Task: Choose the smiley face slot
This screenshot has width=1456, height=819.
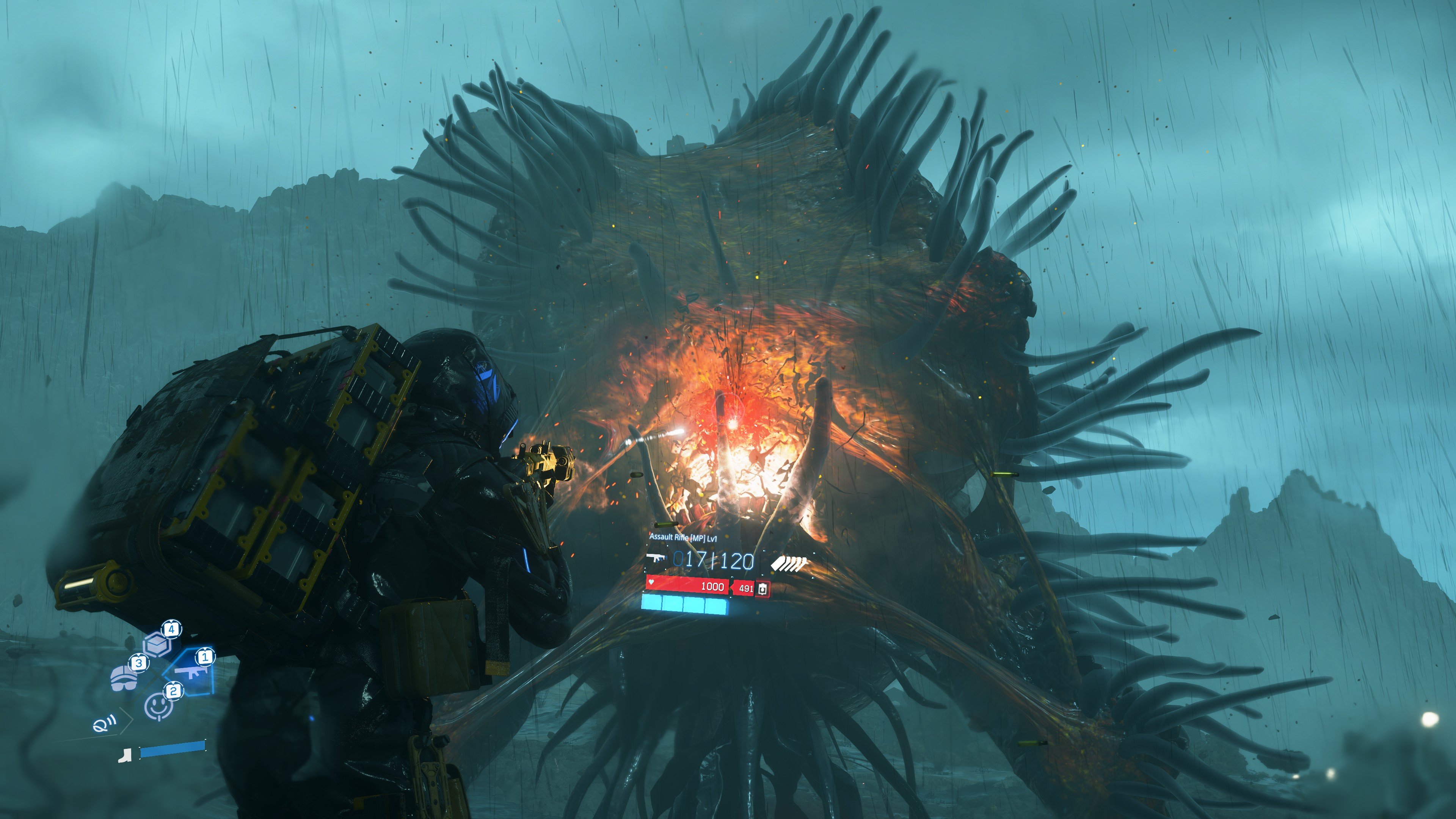Action: coord(159,706)
